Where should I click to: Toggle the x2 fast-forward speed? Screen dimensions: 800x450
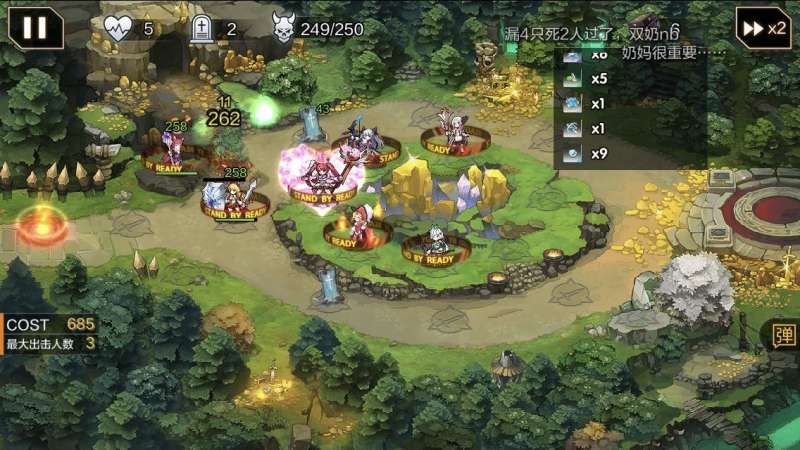pos(763,27)
